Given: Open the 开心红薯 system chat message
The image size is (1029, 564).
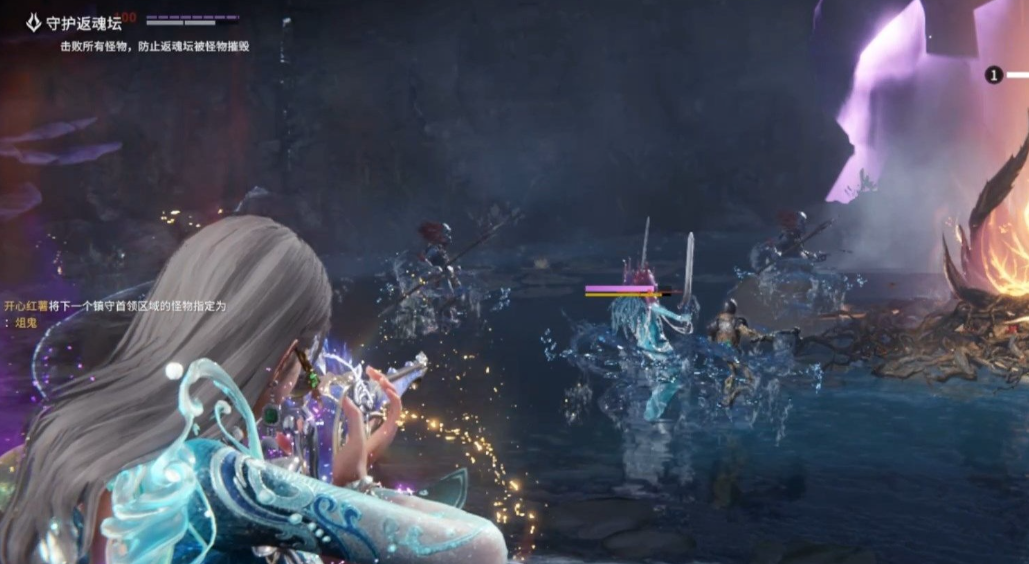Looking at the screenshot, I should [116, 306].
